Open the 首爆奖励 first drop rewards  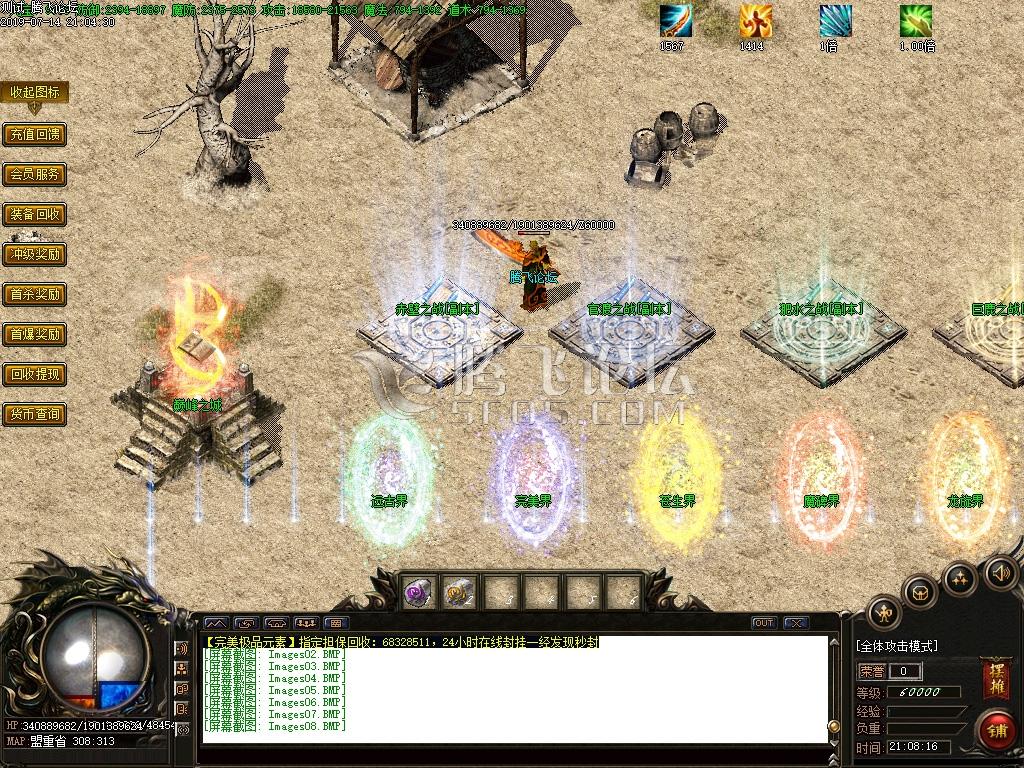pos(34,334)
